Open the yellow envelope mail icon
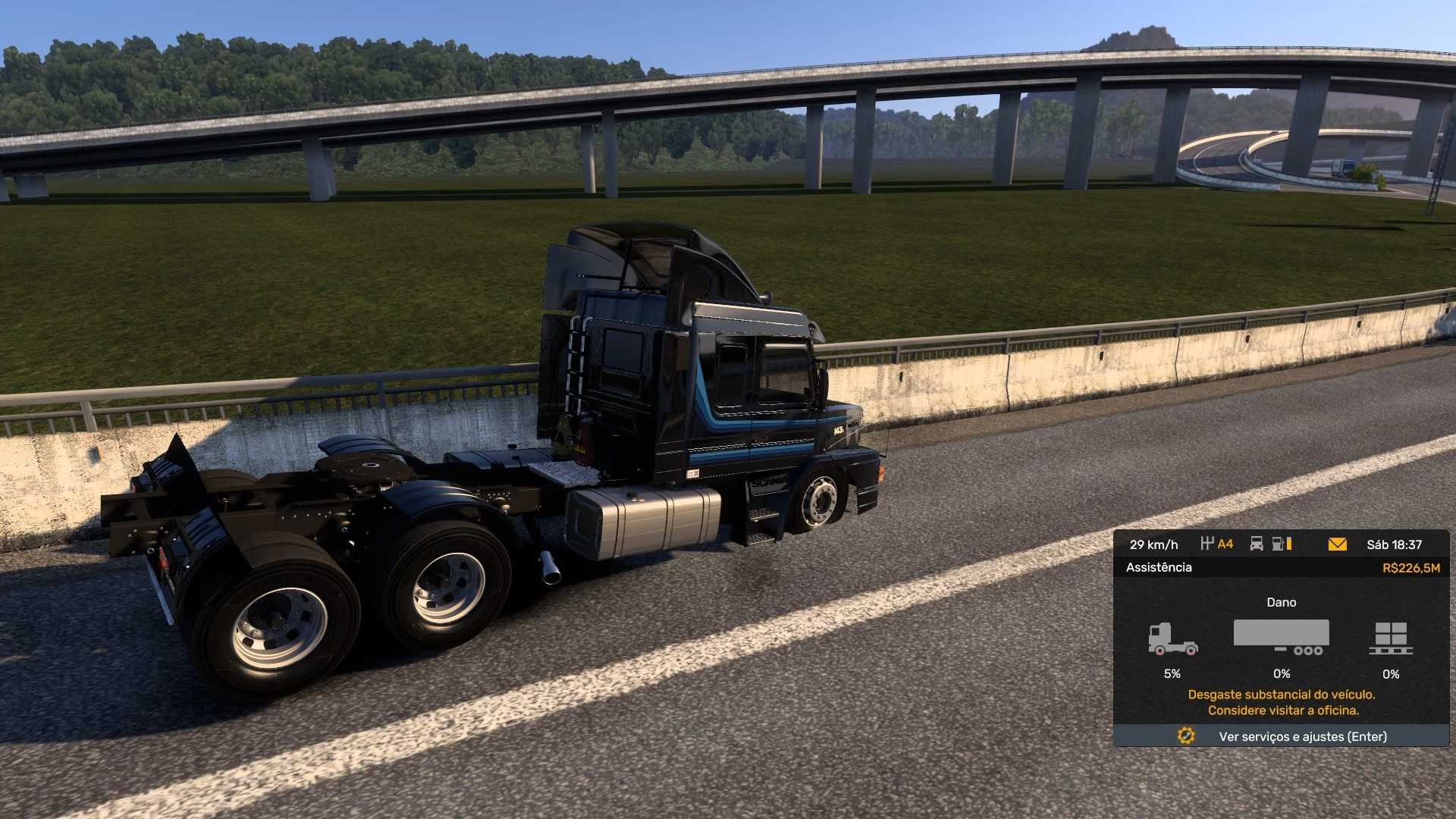This screenshot has height=819, width=1456. [1337, 544]
